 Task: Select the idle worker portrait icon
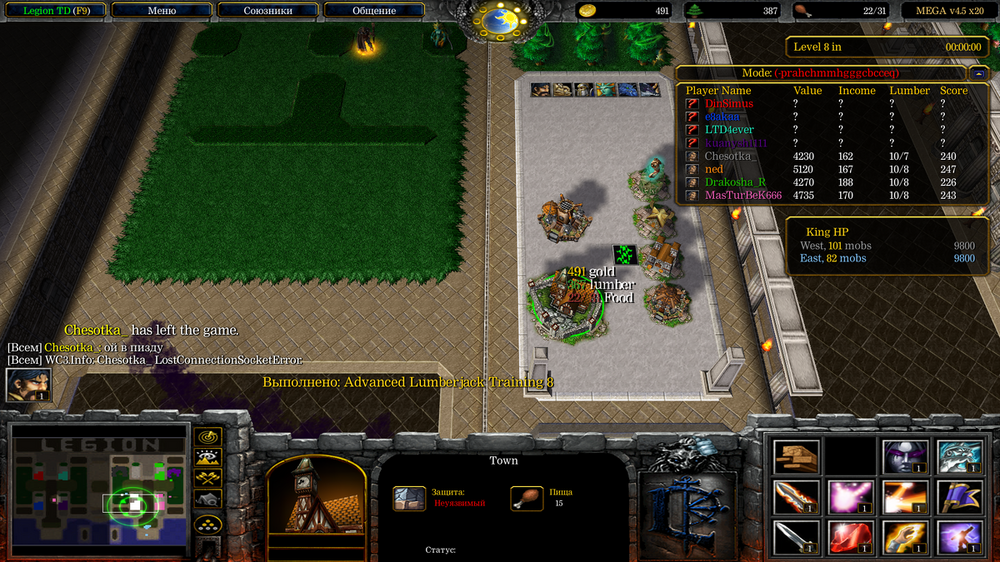click(x=28, y=385)
